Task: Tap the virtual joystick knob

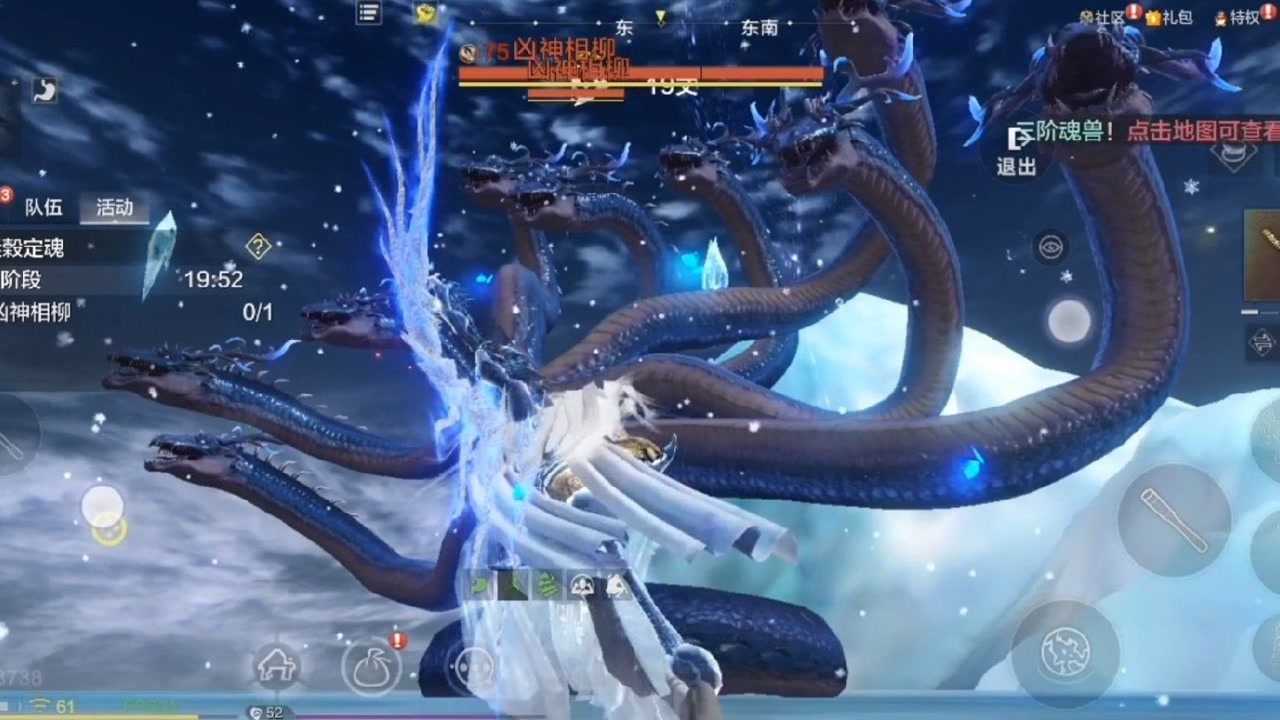Action: coord(103,506)
